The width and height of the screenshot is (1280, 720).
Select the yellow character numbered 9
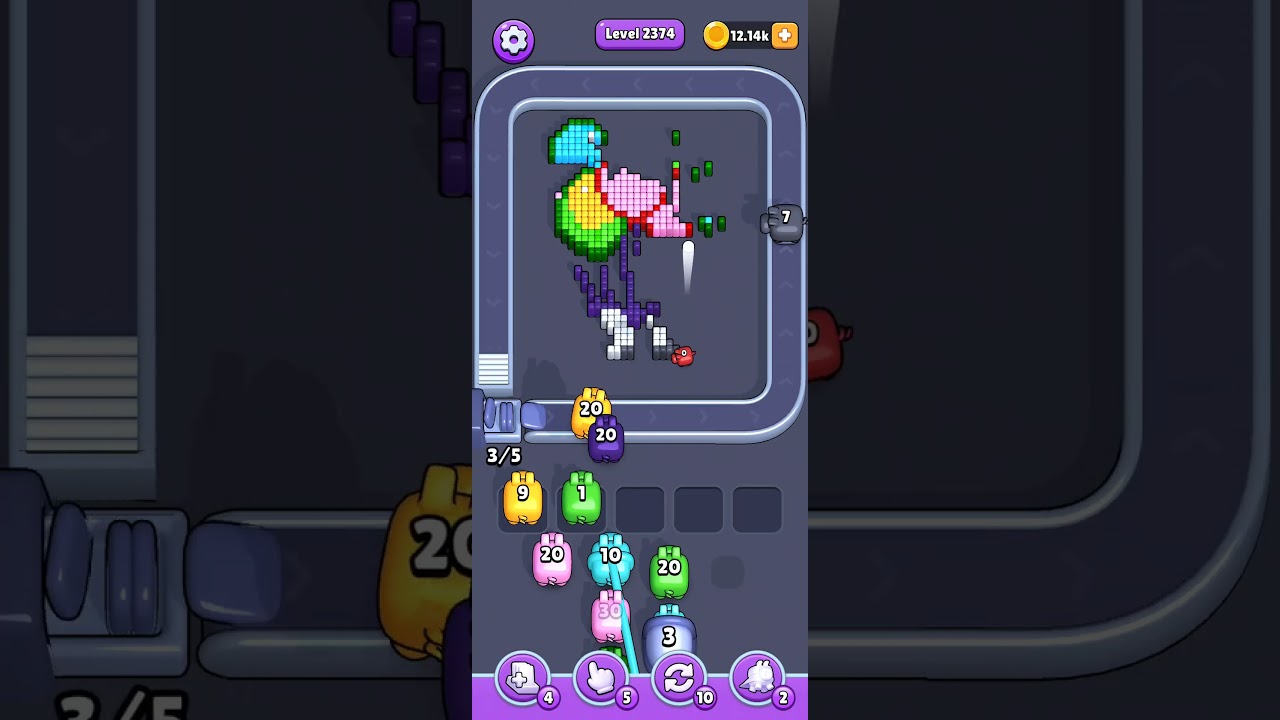click(523, 497)
